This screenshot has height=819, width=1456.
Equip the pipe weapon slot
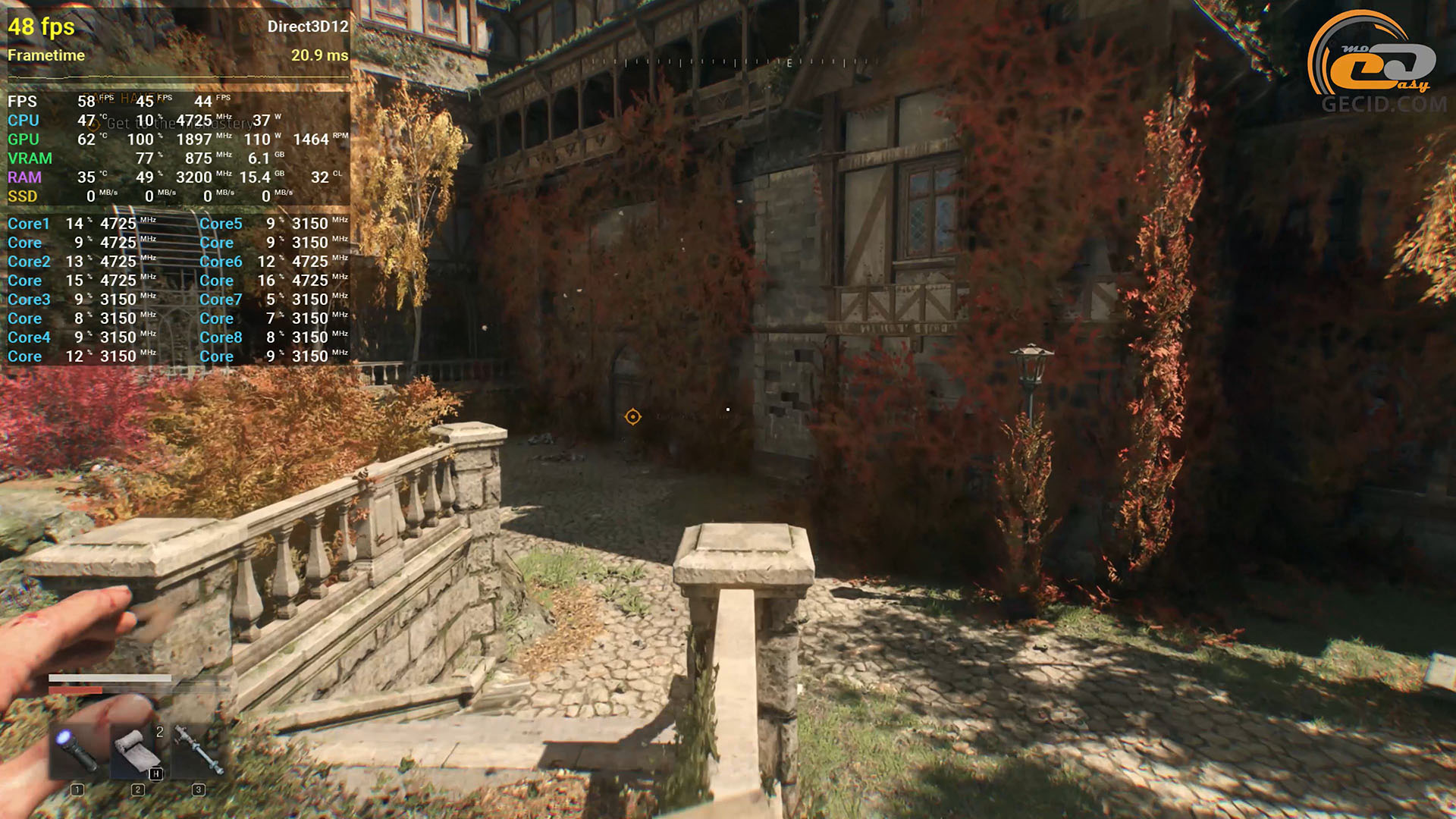pos(198,749)
